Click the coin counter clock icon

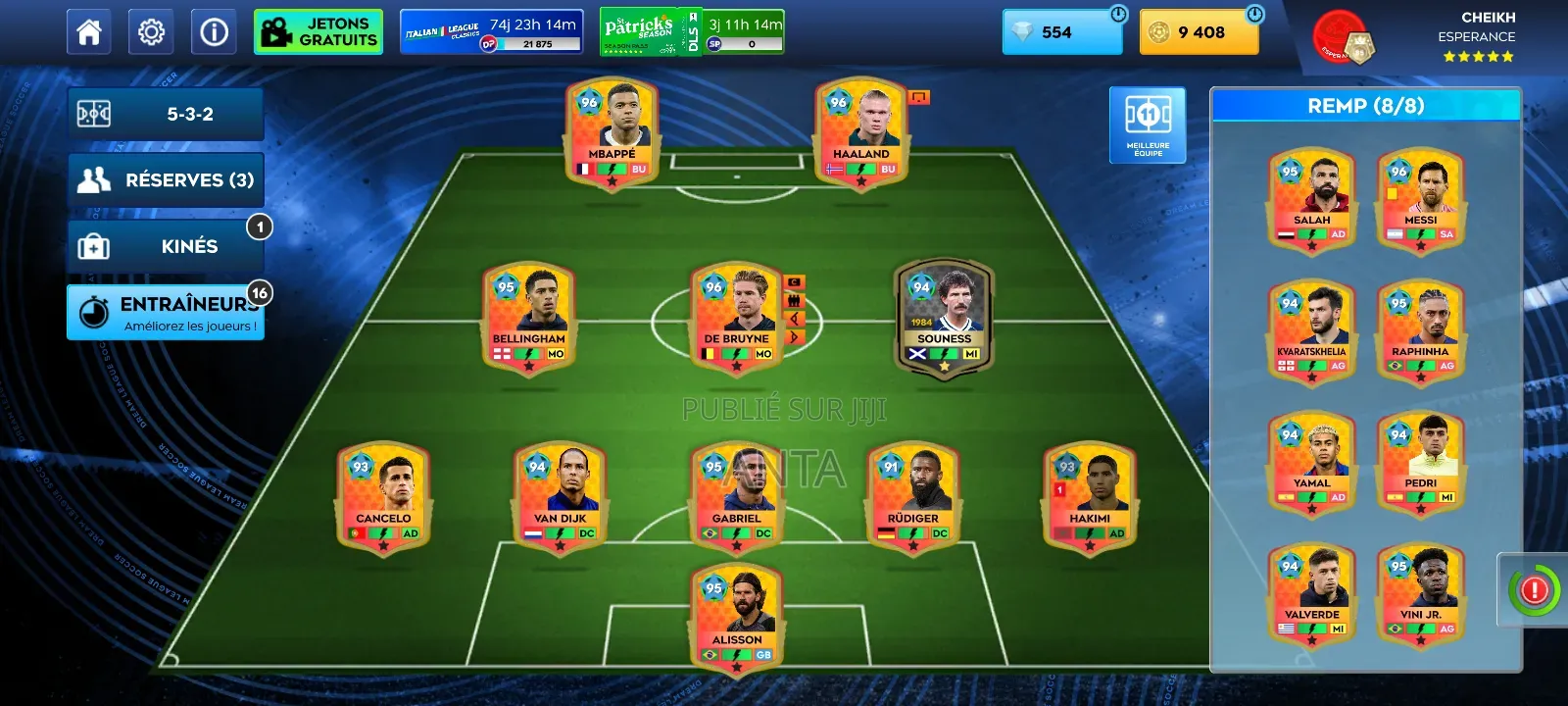pos(1254,15)
